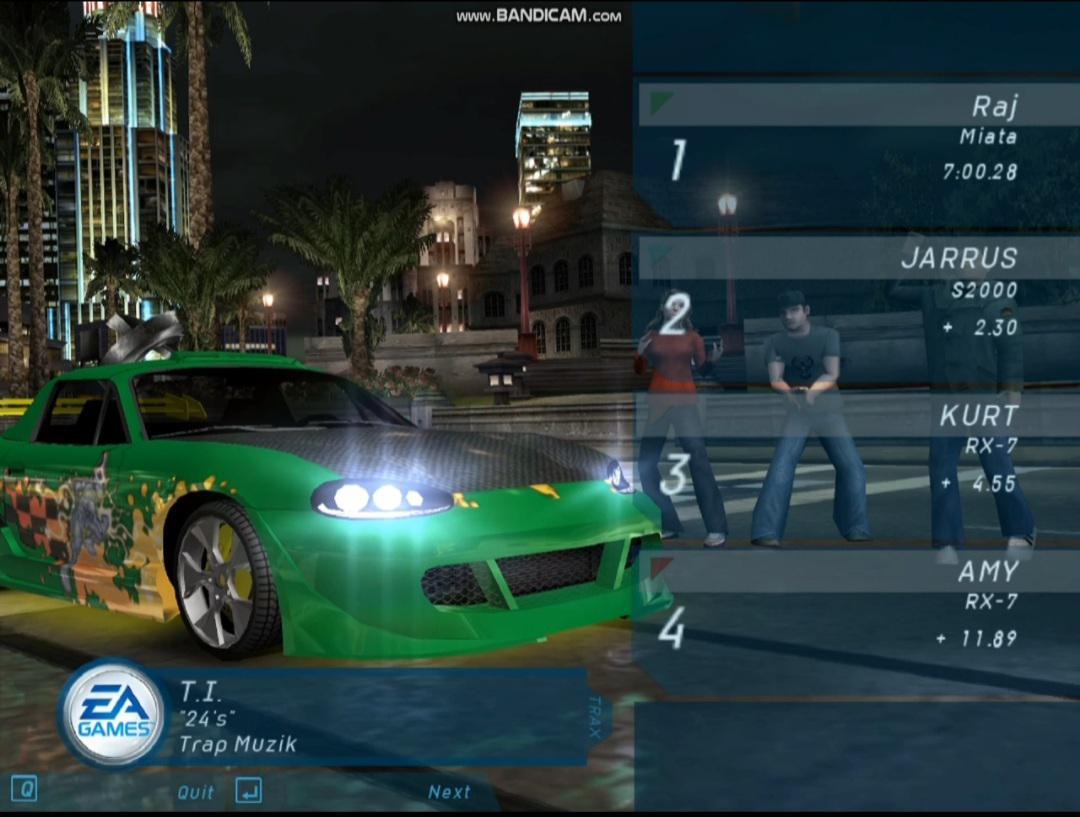
Task: Click the EA Games logo badge
Action: 112,713
